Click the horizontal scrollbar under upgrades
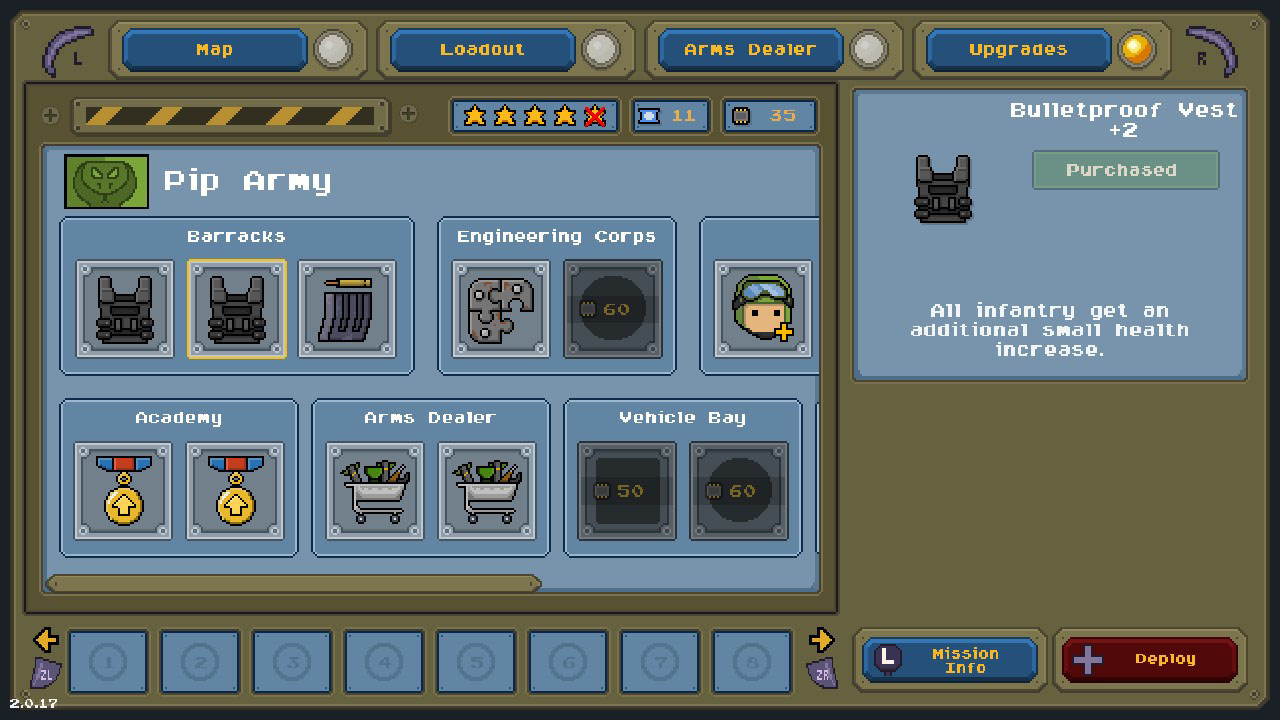 tap(294, 583)
